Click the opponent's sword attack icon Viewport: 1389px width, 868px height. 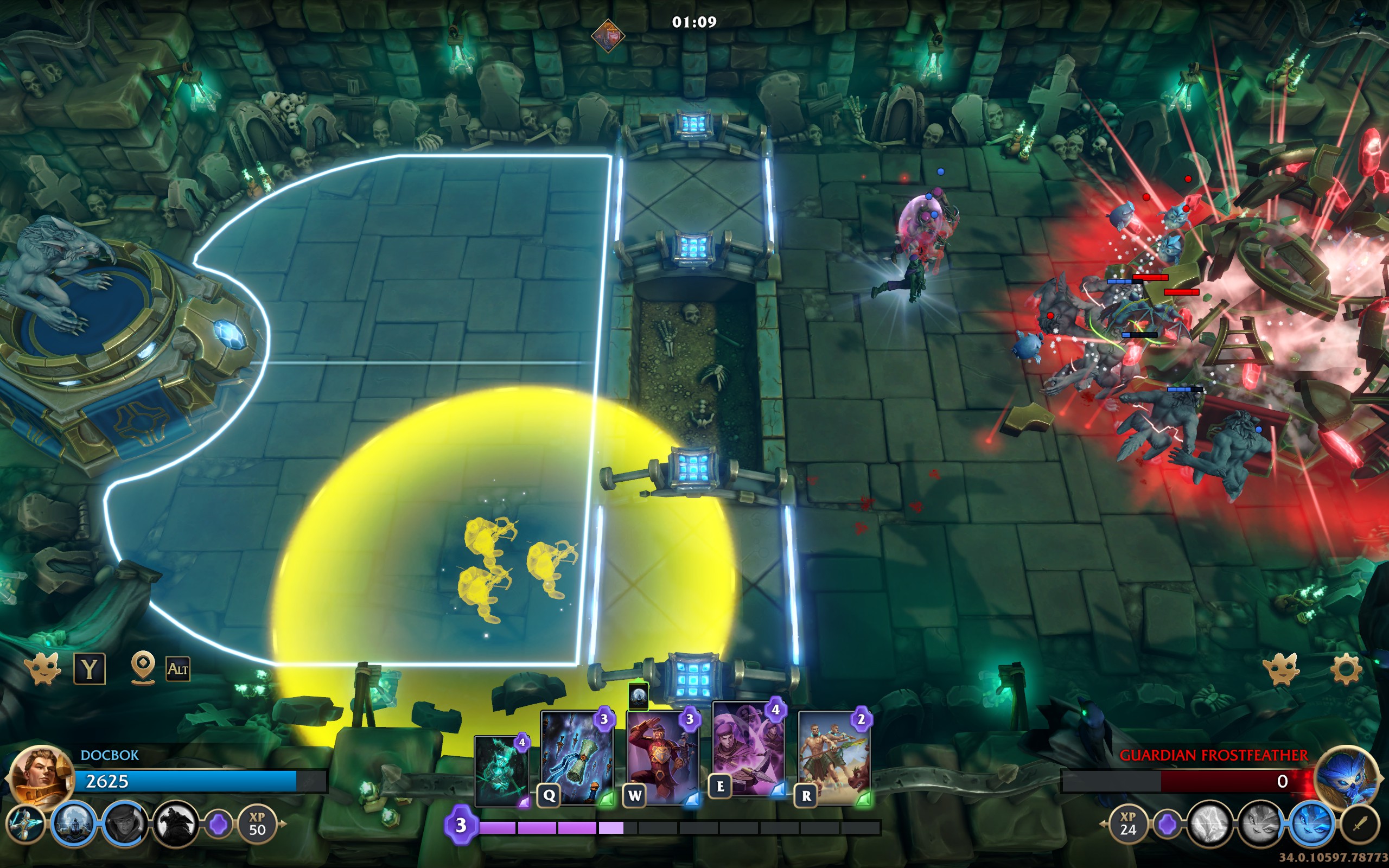(1360, 825)
